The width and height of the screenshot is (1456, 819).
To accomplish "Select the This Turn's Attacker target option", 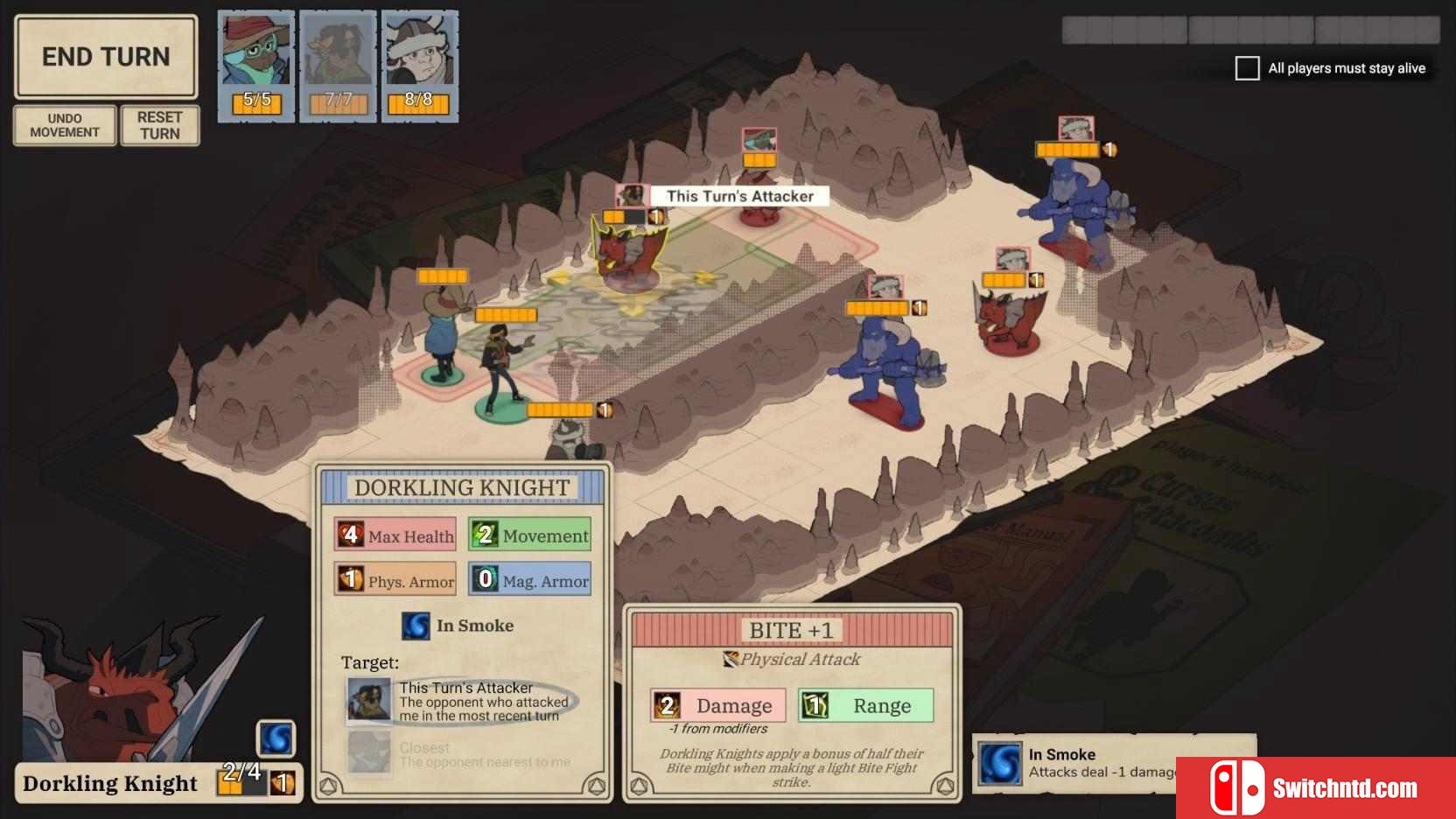I will 461,702.
